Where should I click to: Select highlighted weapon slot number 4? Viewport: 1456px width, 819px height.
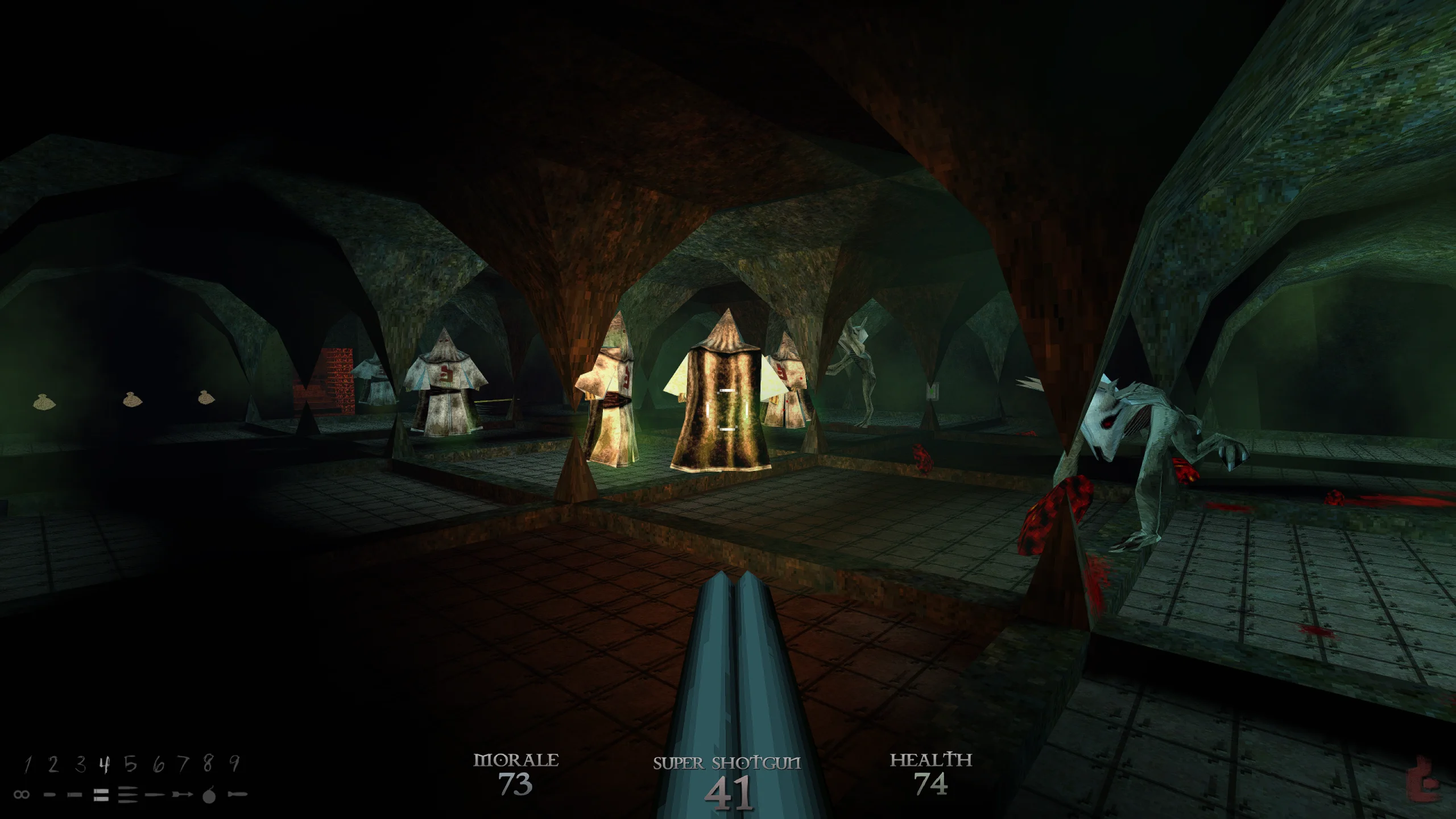coord(104,765)
